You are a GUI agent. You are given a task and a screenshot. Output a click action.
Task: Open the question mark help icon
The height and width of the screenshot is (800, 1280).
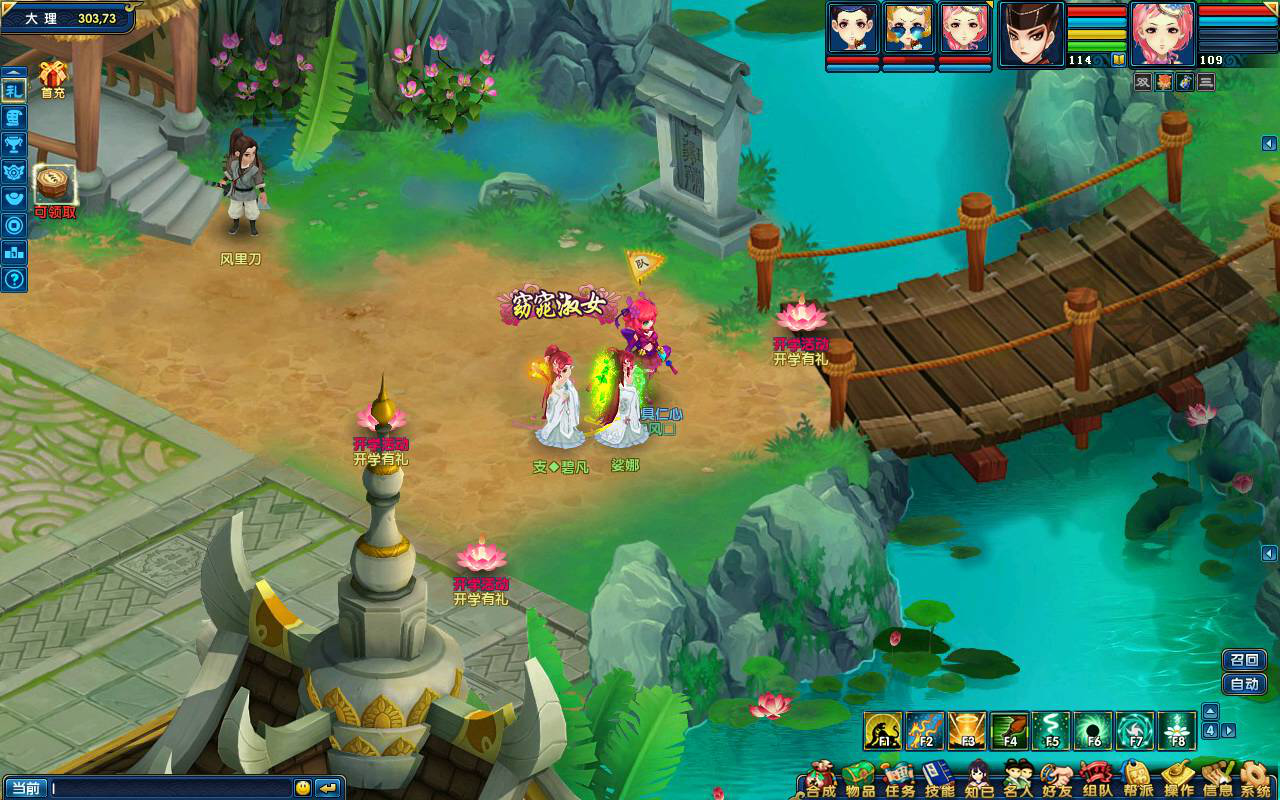click(x=14, y=279)
